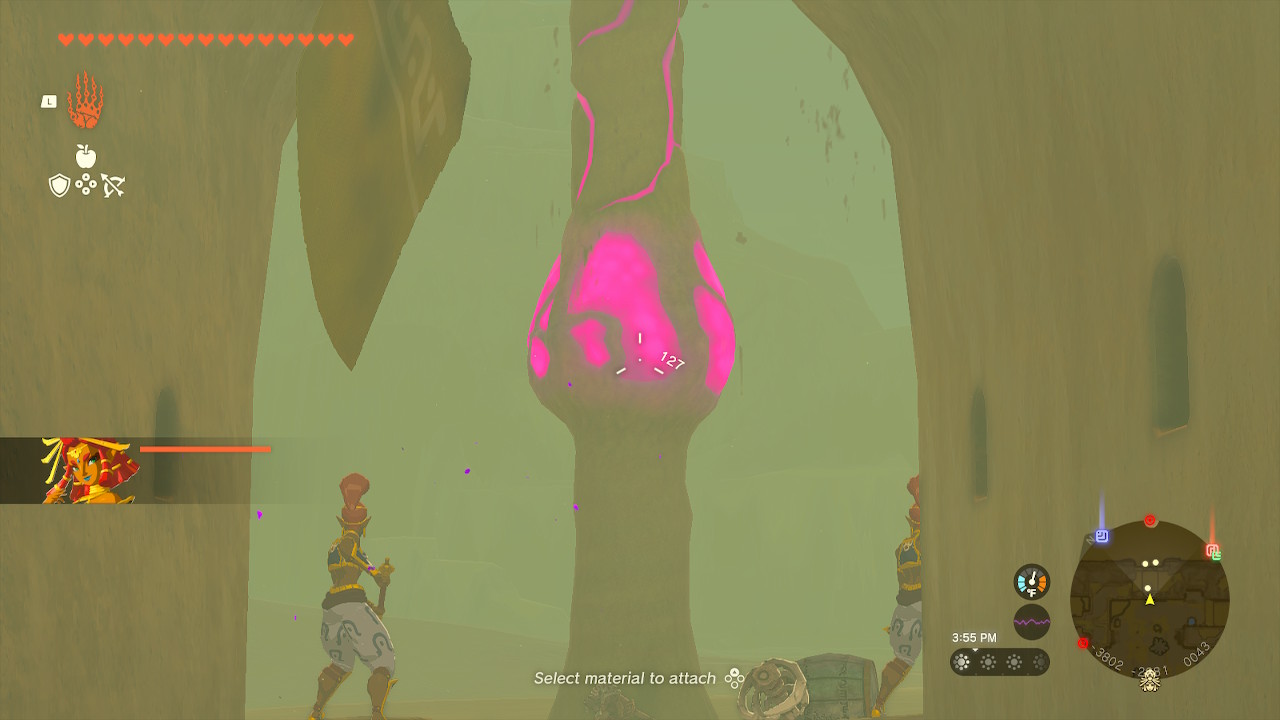Click the bow and arrows equipment icon
This screenshot has height=720, width=1280.
pyautogui.click(x=113, y=185)
